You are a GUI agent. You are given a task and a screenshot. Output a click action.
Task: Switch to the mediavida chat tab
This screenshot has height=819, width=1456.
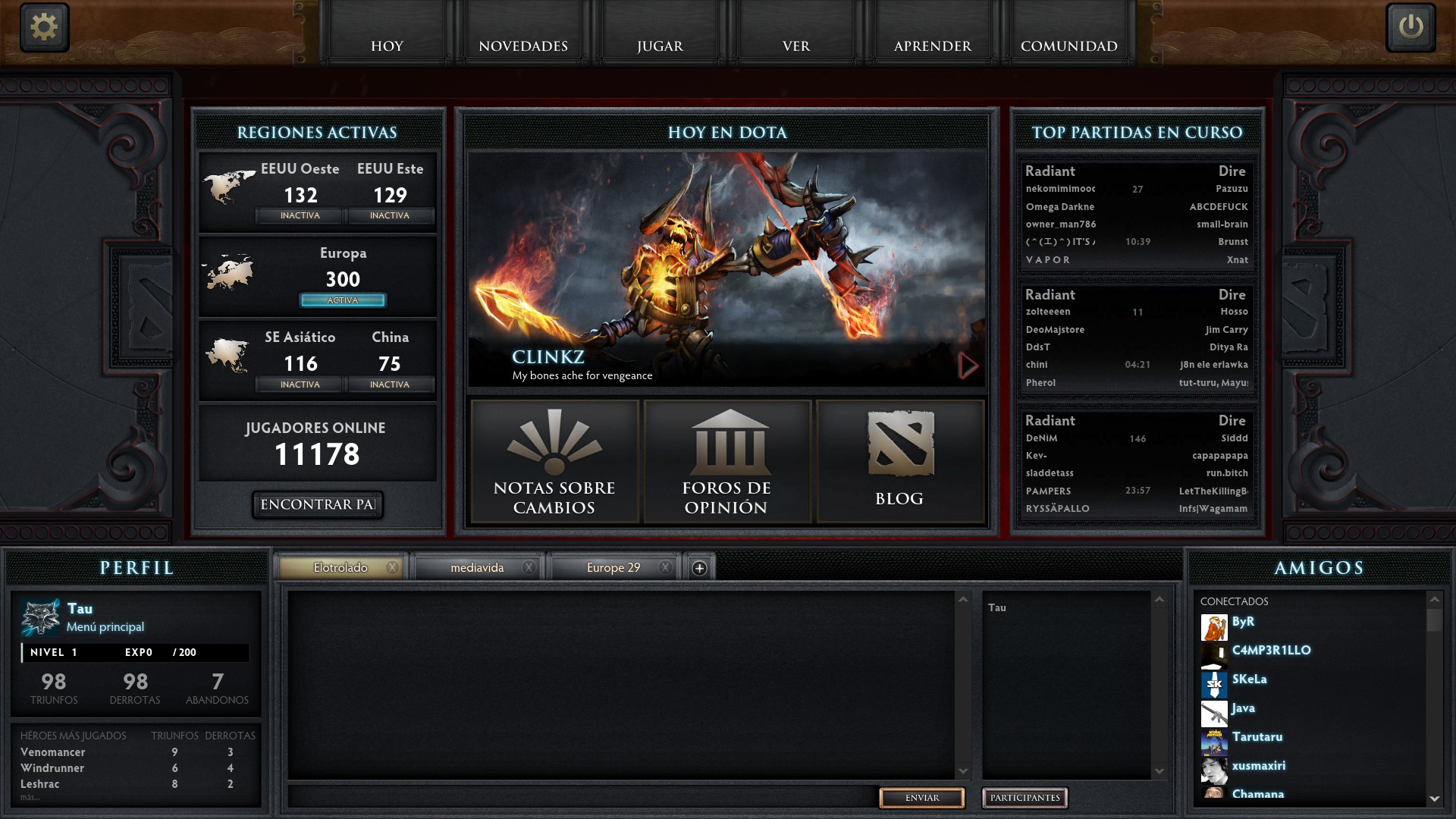click(x=477, y=567)
